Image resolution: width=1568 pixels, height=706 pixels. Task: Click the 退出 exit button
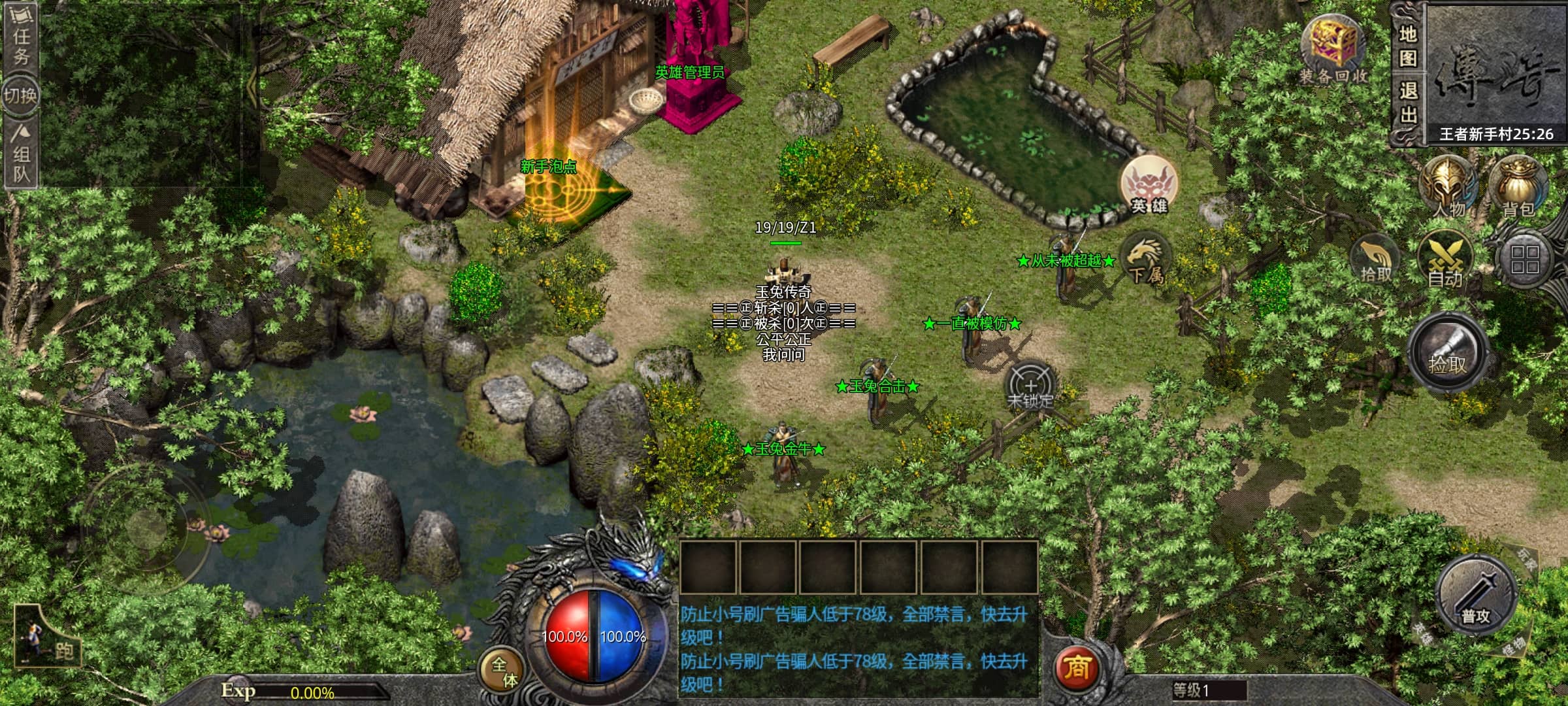[x=1408, y=103]
